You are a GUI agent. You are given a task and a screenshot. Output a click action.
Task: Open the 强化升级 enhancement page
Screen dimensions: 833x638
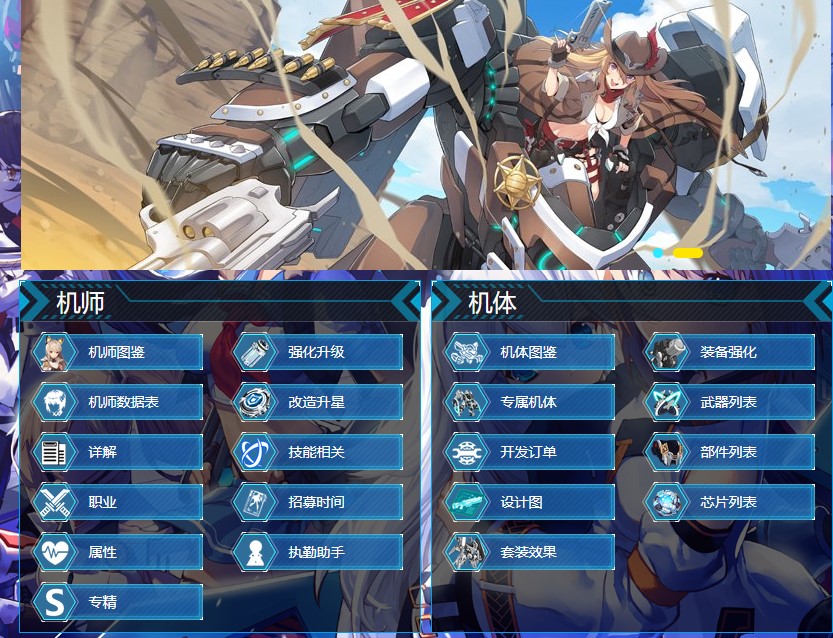pos(317,352)
